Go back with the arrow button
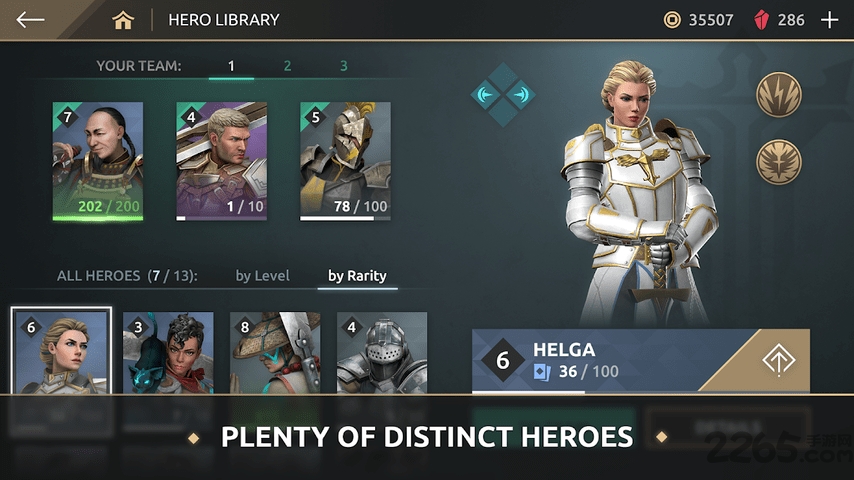This screenshot has height=480, width=854. coord(31,20)
